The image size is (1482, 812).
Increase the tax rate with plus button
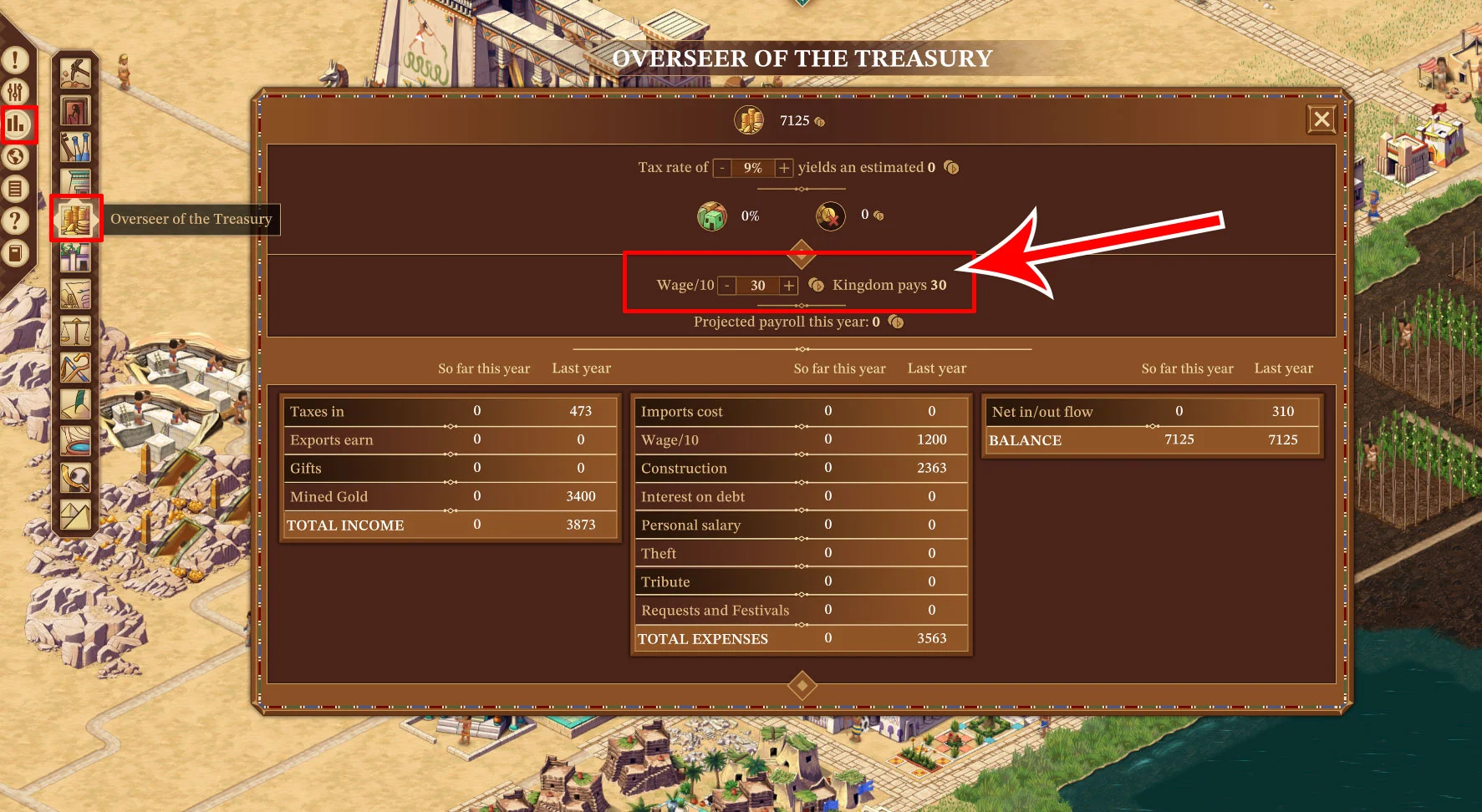coord(784,168)
